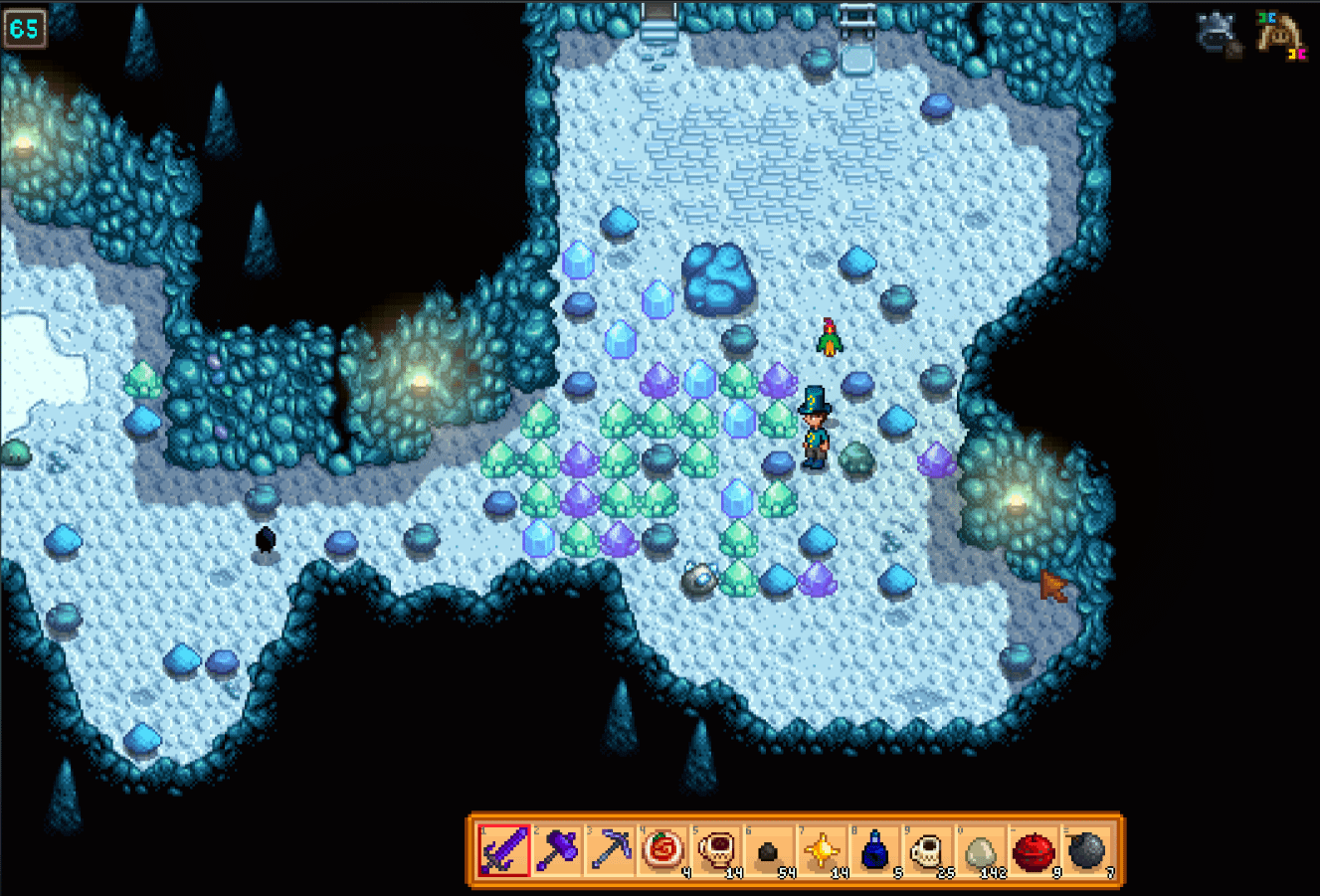
Task: Select the coal stack of 54
Action: (768, 851)
